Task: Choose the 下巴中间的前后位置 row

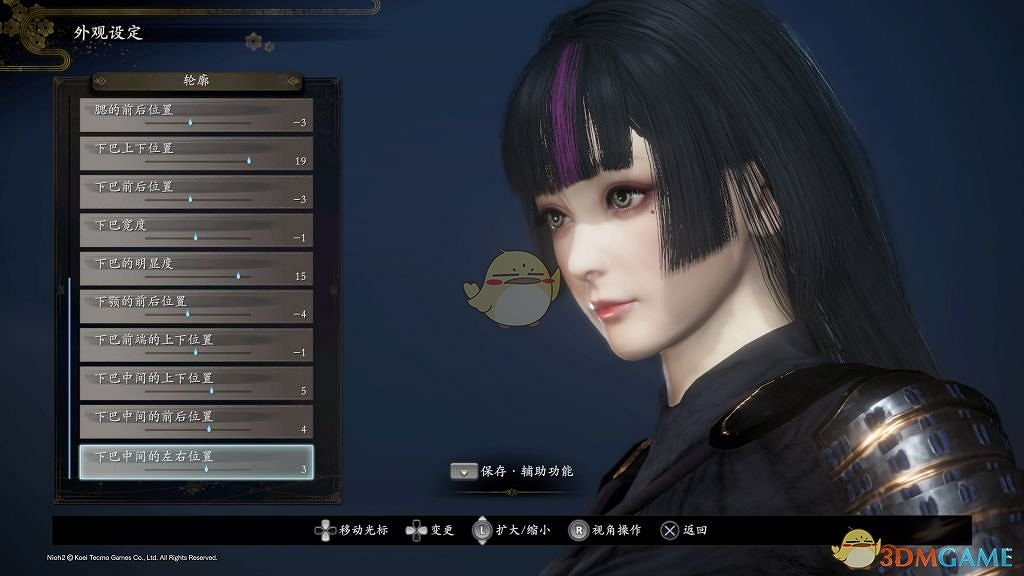Action: click(x=196, y=421)
